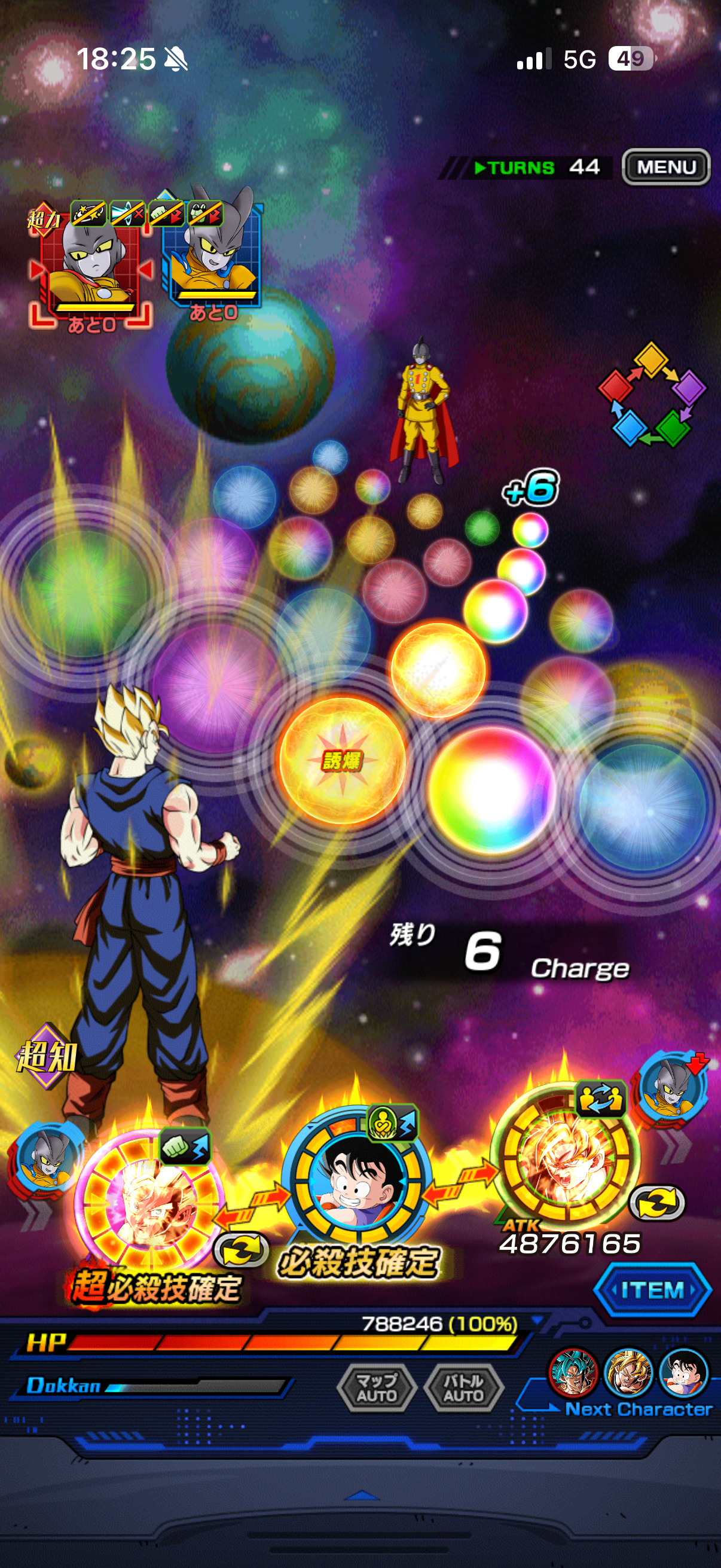Tap the large rainbow Ki orb in the front row
721x1568 pixels.
tap(491, 789)
